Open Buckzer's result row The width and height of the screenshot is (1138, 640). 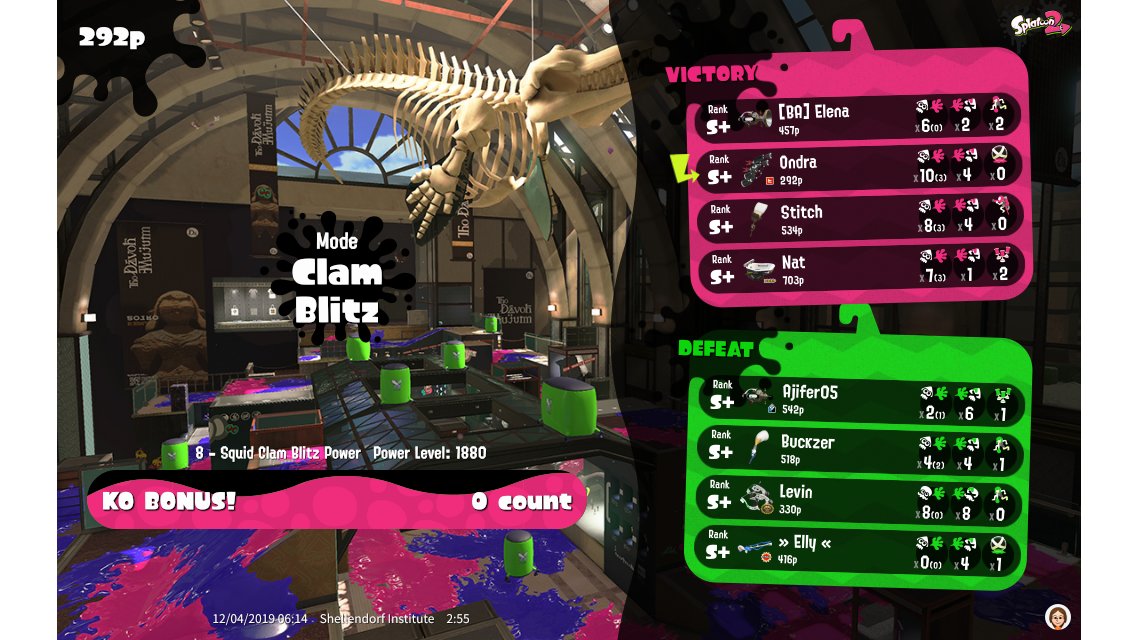860,449
